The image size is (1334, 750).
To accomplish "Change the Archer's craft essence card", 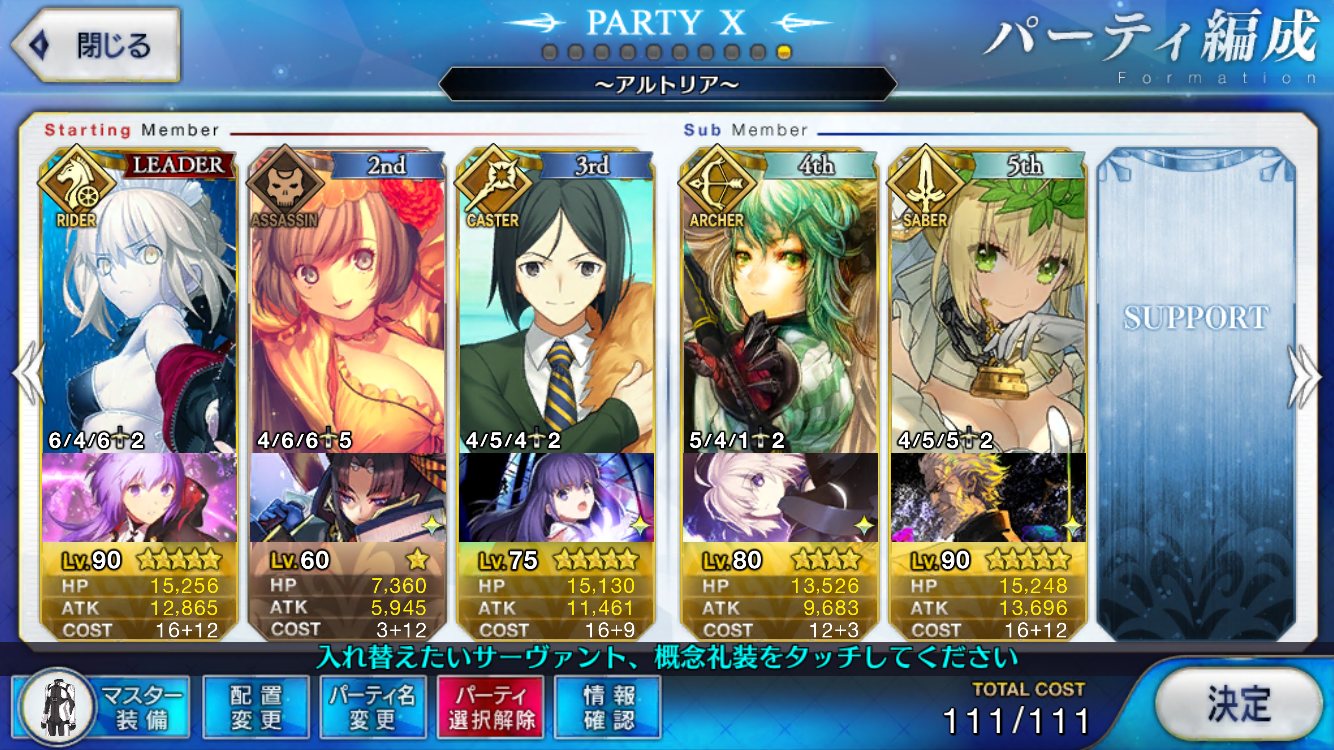I will tap(779, 497).
